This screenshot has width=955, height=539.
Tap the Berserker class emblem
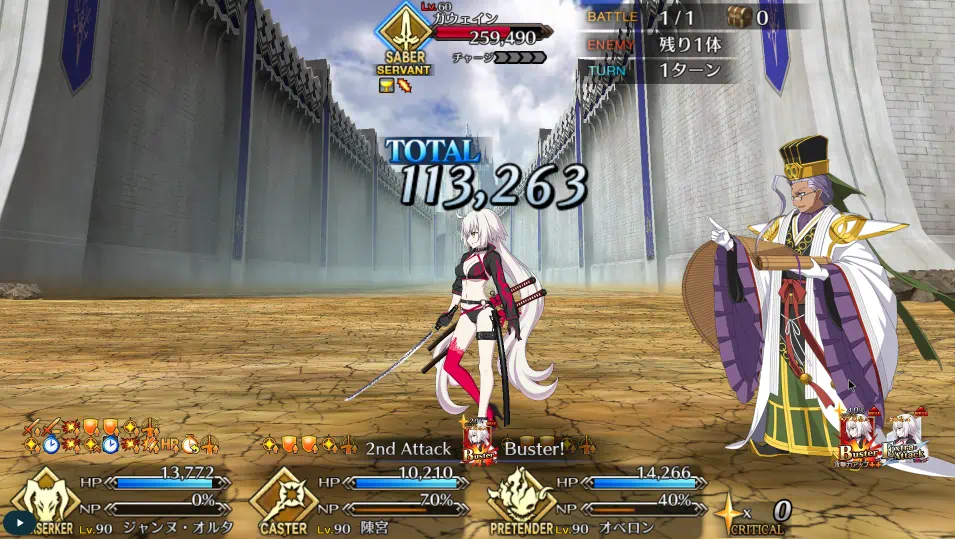[43, 497]
